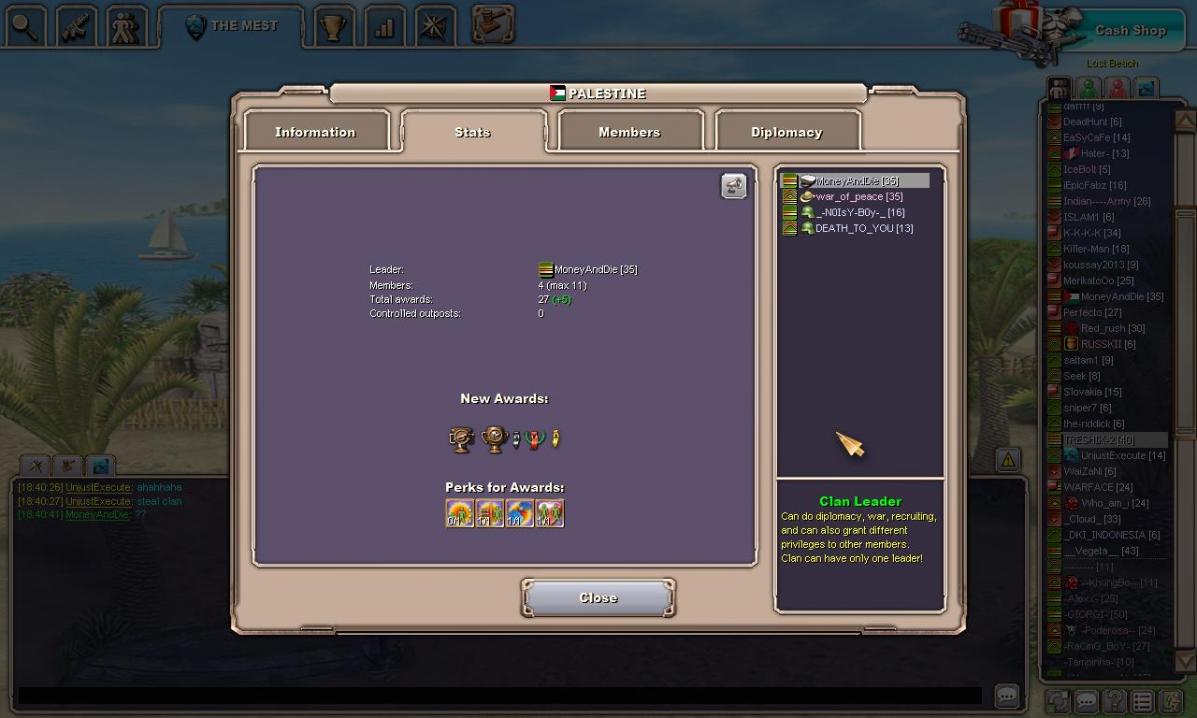Click the yellow warning triangle icon

point(1007,460)
